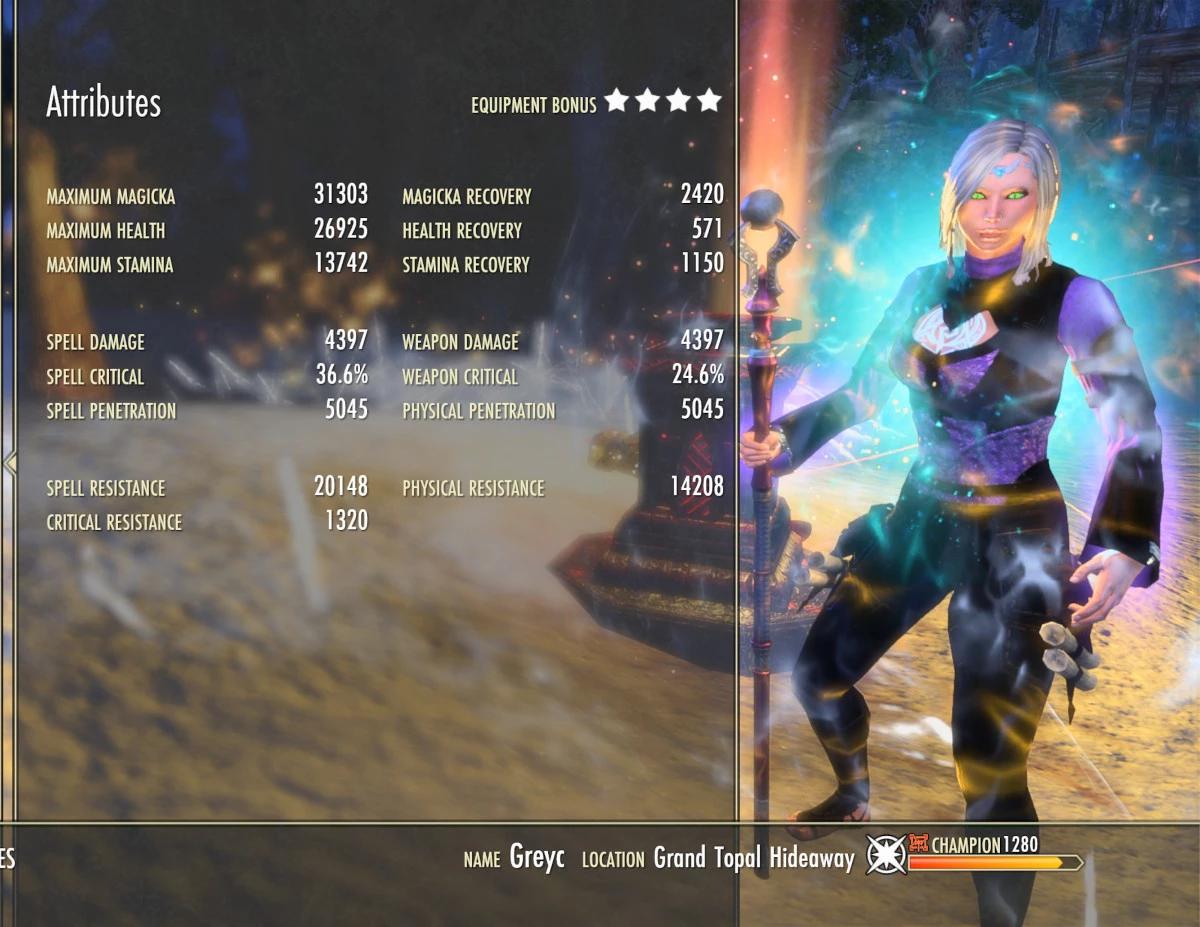Select the Equipment Bonus star rating
This screenshot has width=1200, height=927.
pos(663,101)
